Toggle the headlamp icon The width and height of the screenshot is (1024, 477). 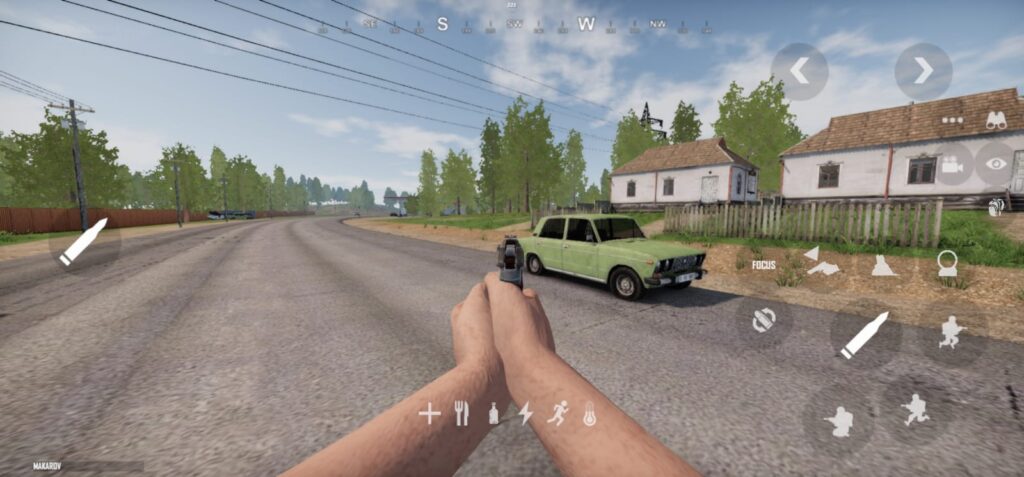[946, 264]
